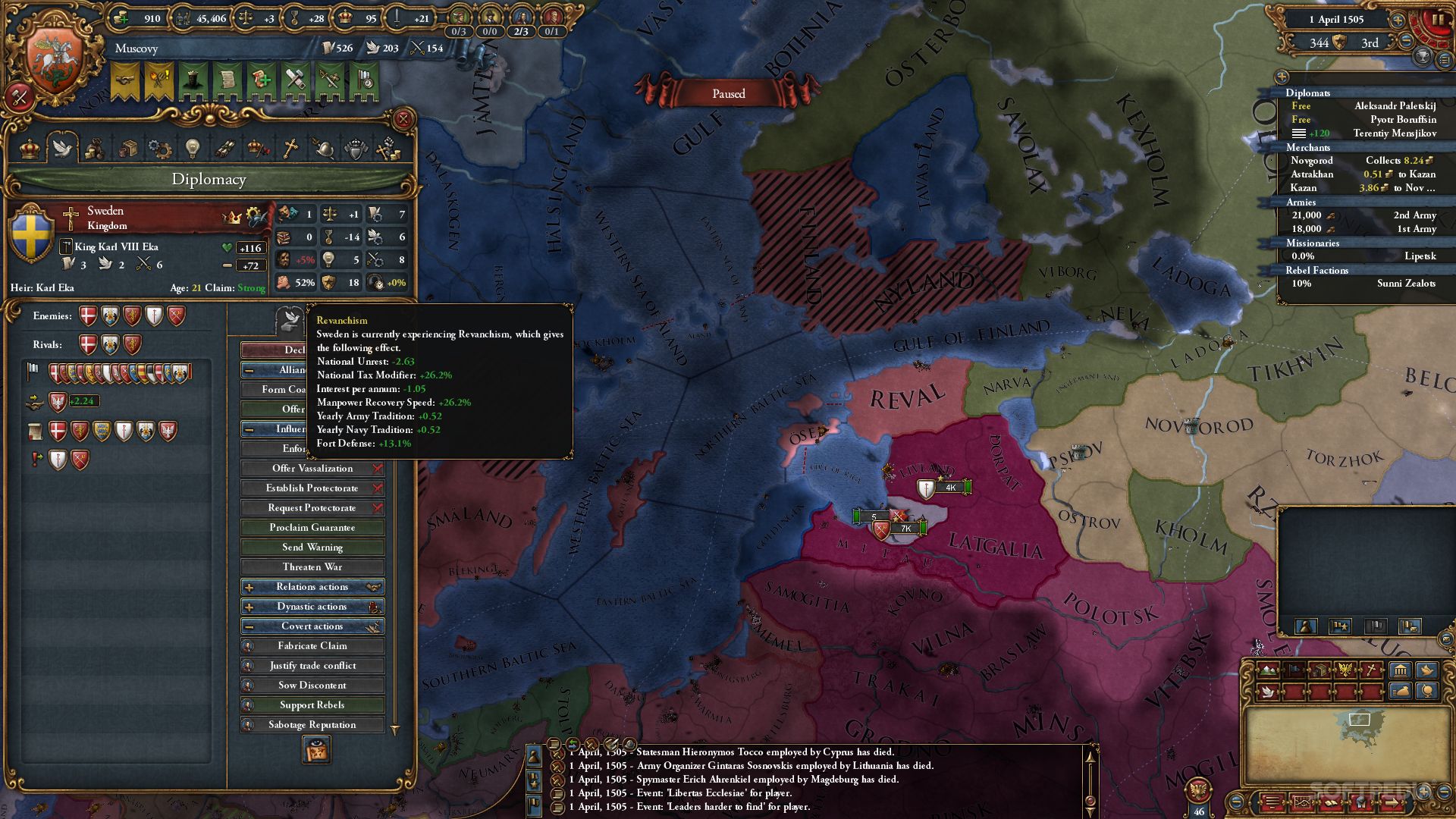This screenshot has height=819, width=1456.
Task: Close the Diplomacy panel
Action: pos(403,119)
